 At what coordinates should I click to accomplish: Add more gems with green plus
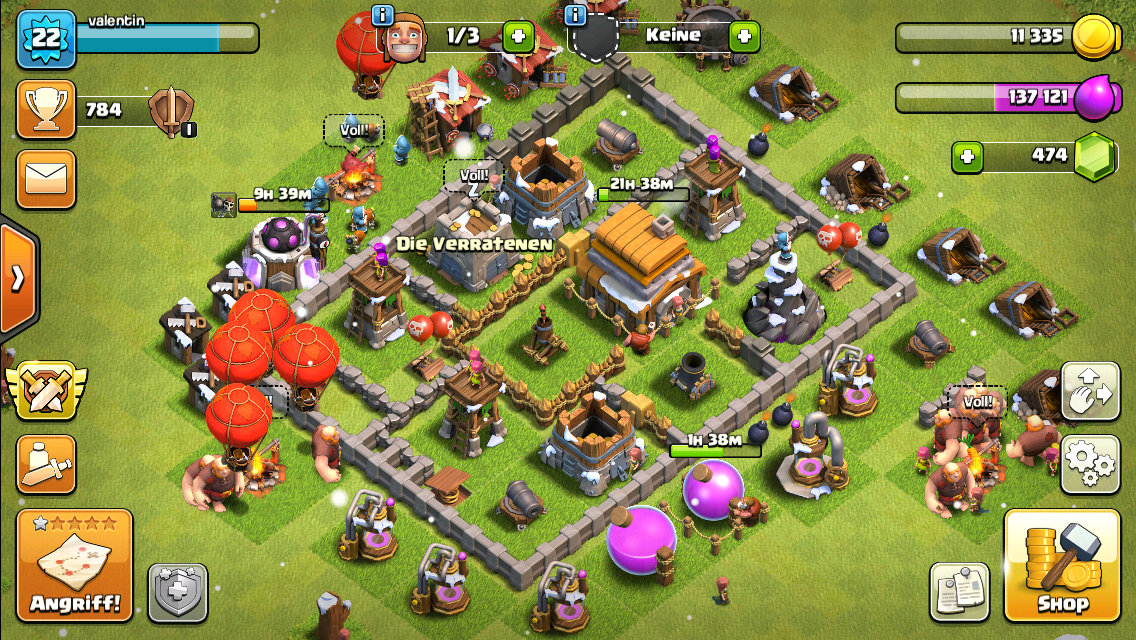(967, 156)
